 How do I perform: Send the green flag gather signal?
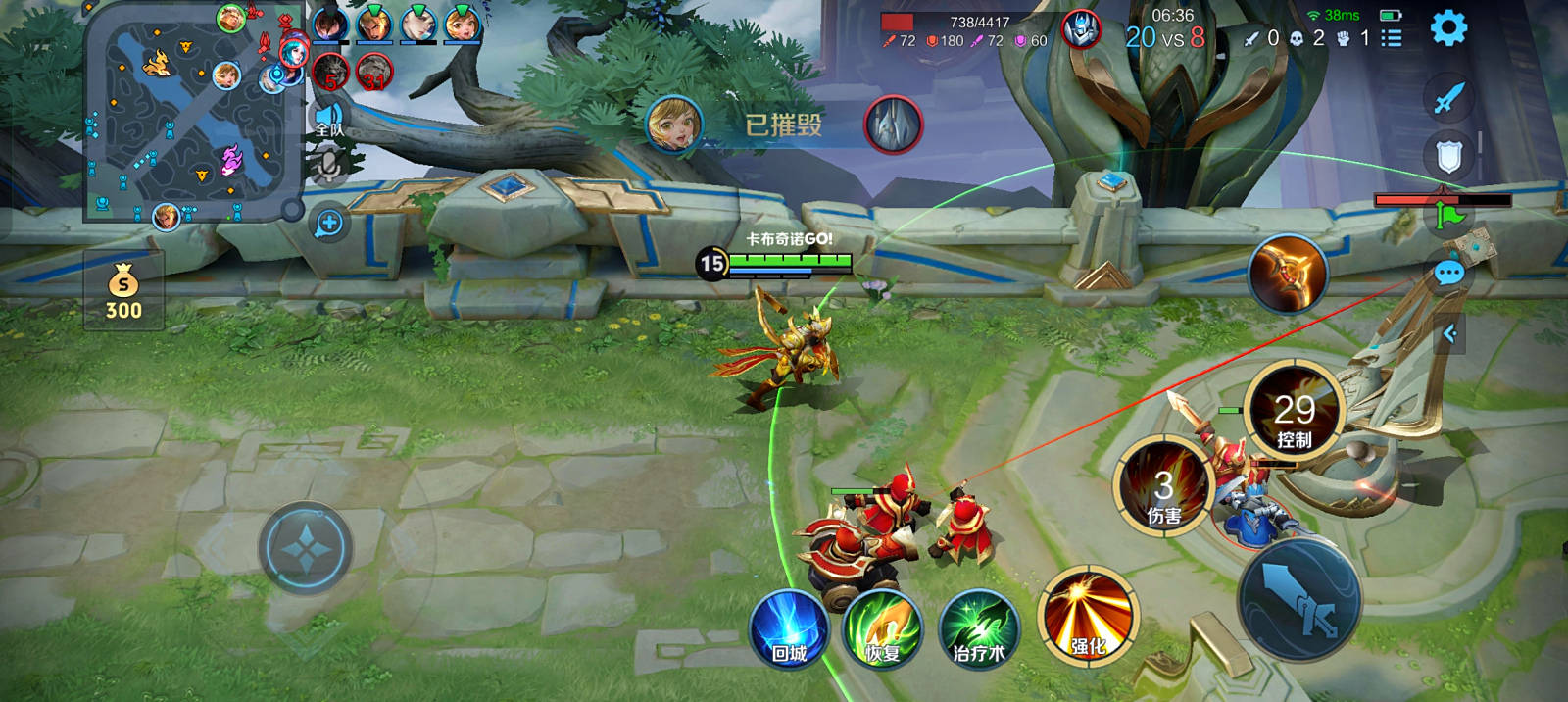[x=1448, y=215]
